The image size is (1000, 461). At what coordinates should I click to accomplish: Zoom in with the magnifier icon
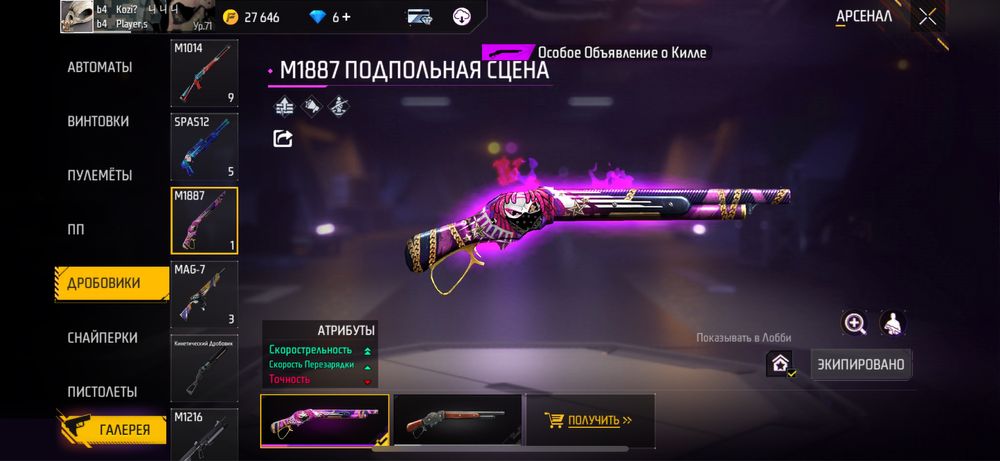tap(855, 323)
